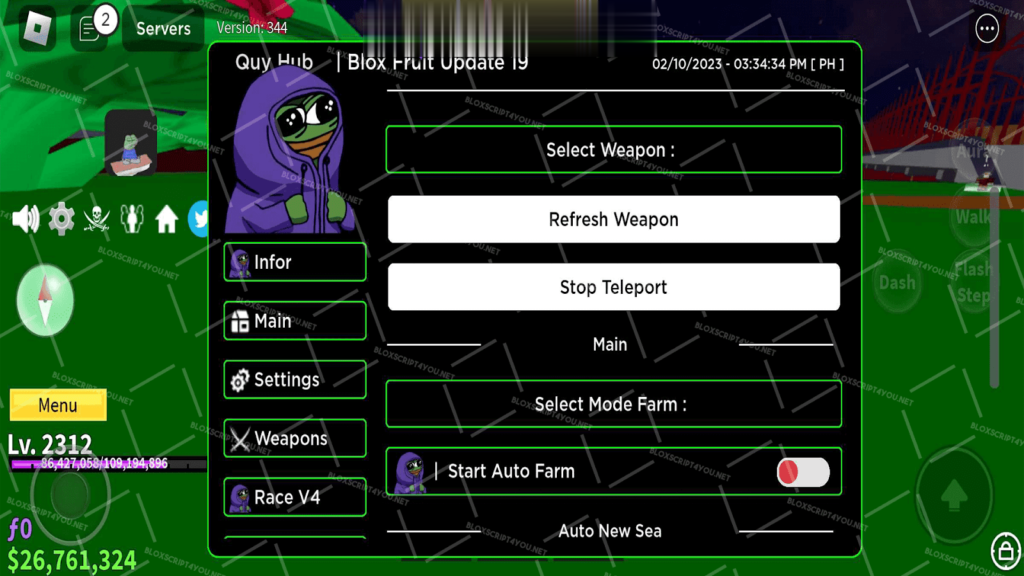Open the three-dot options menu
1024x576 pixels.
click(987, 28)
